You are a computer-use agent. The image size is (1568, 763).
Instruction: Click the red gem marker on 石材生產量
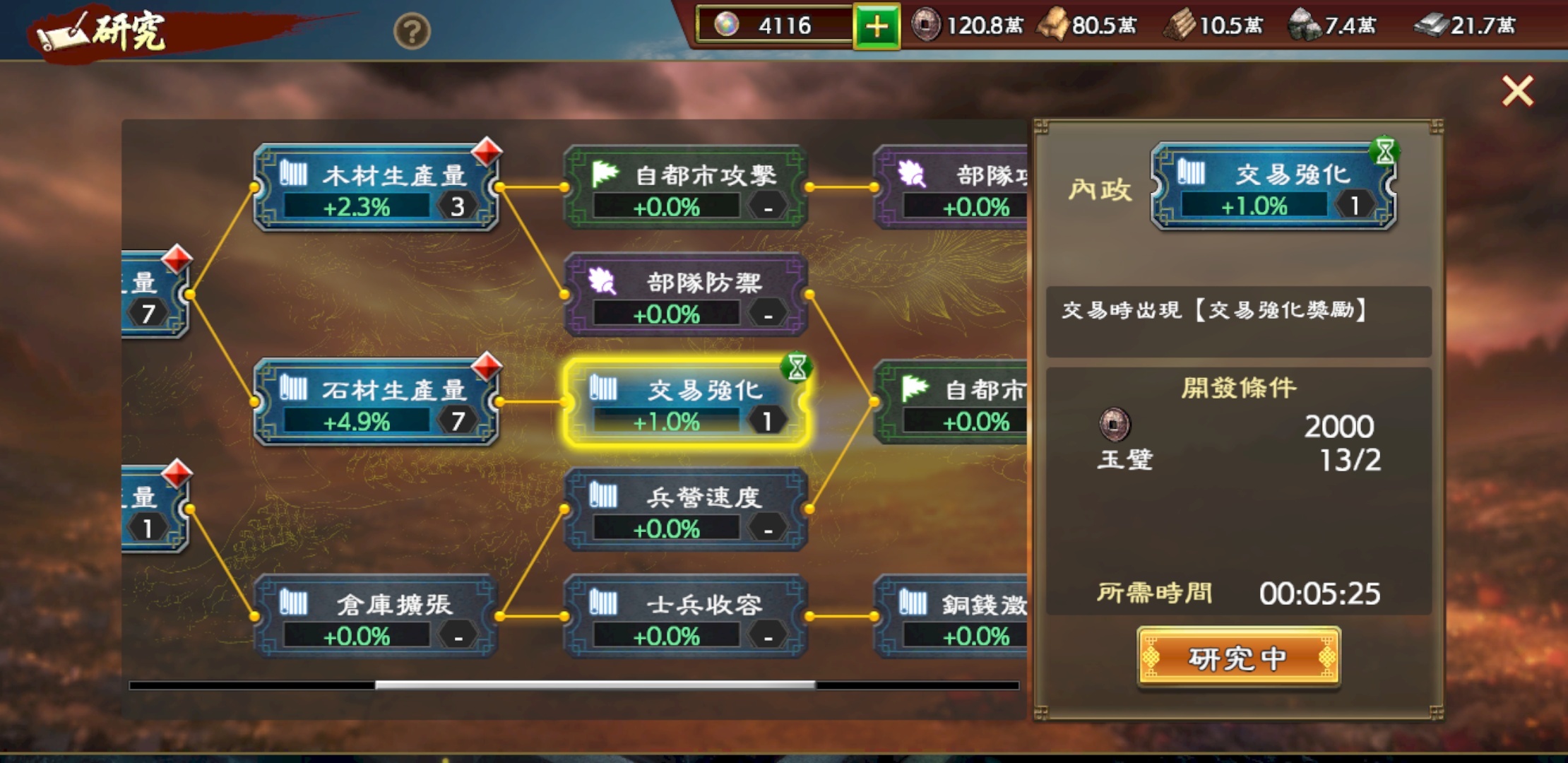[x=487, y=367]
